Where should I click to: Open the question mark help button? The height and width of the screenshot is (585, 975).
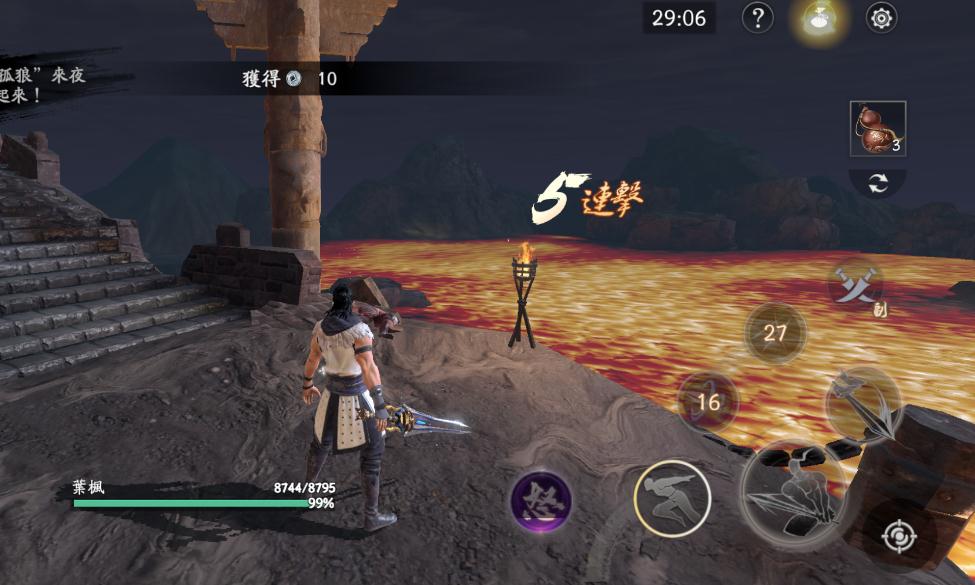(x=759, y=18)
